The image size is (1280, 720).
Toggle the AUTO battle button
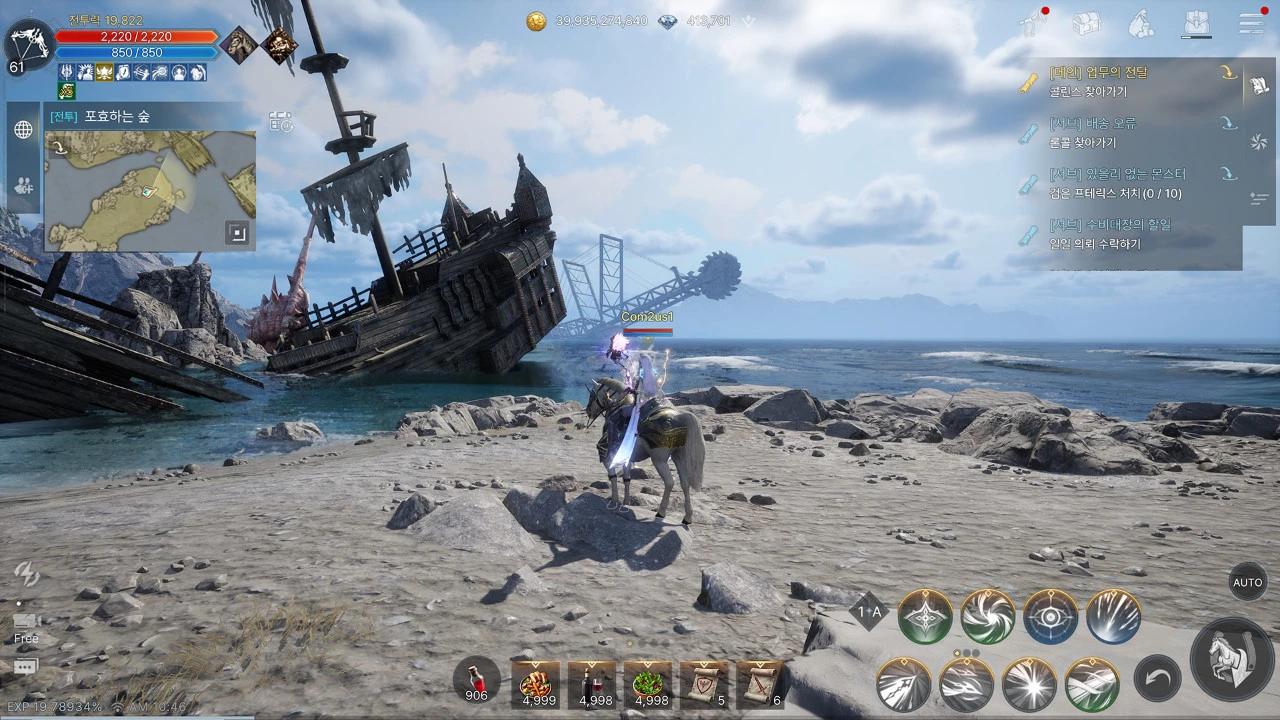pyautogui.click(x=1247, y=582)
